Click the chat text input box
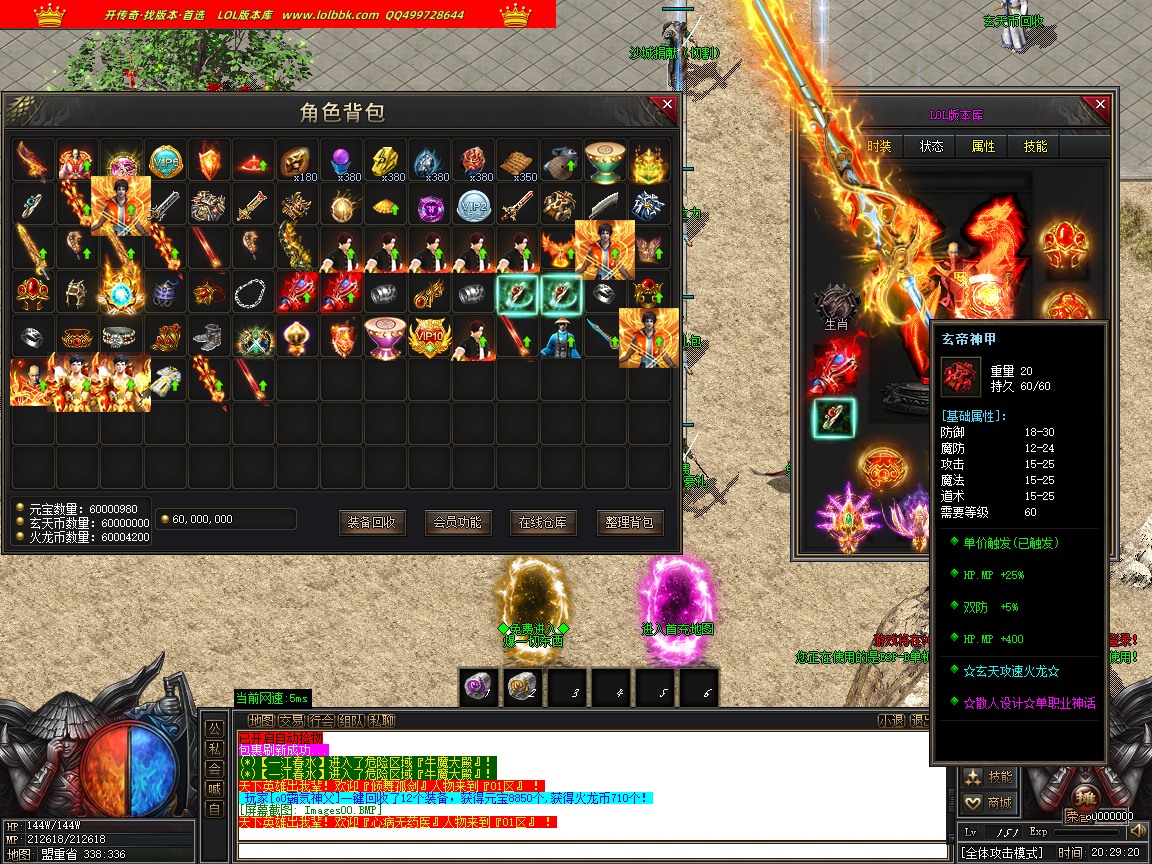The width and height of the screenshot is (1152, 864). coord(590,851)
